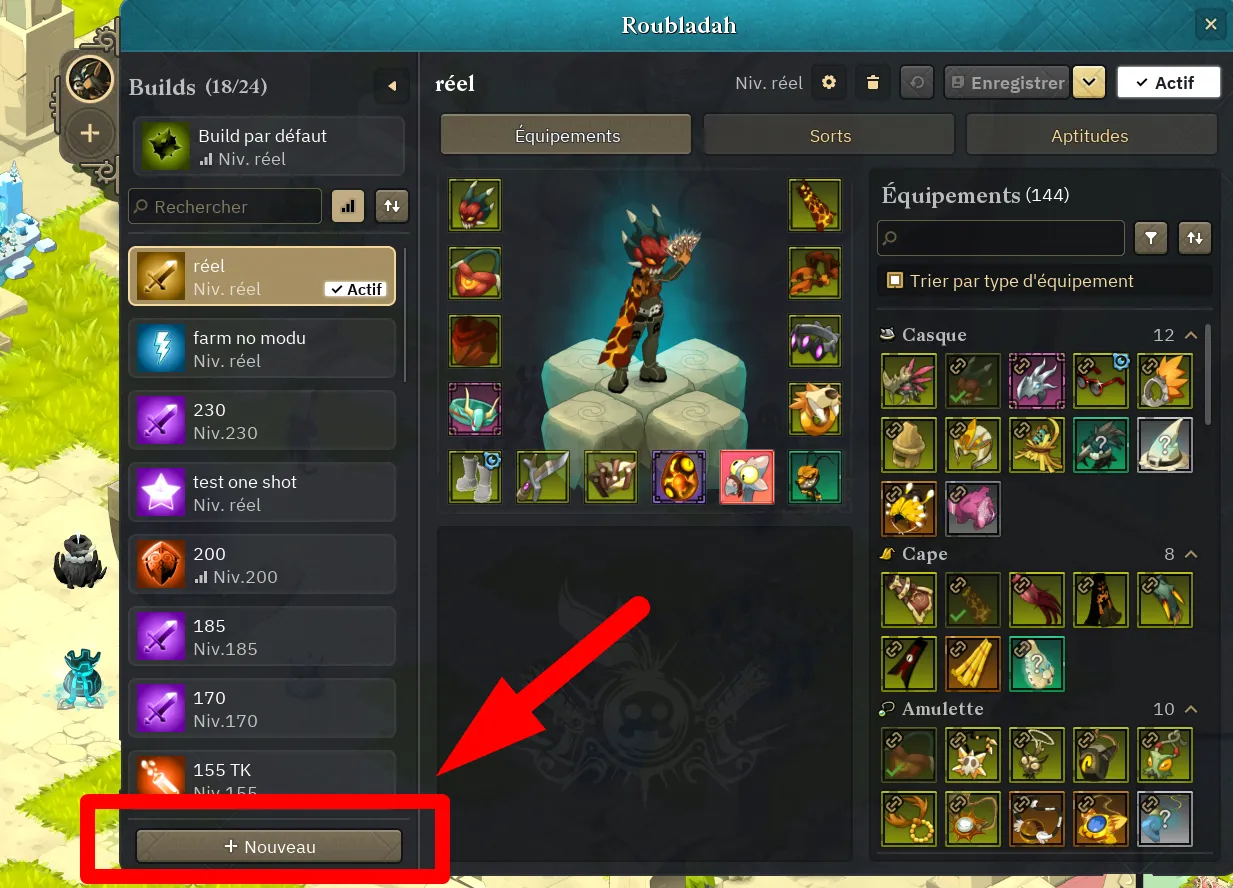
Task: Close the Roubladah window
Action: 1210,25
